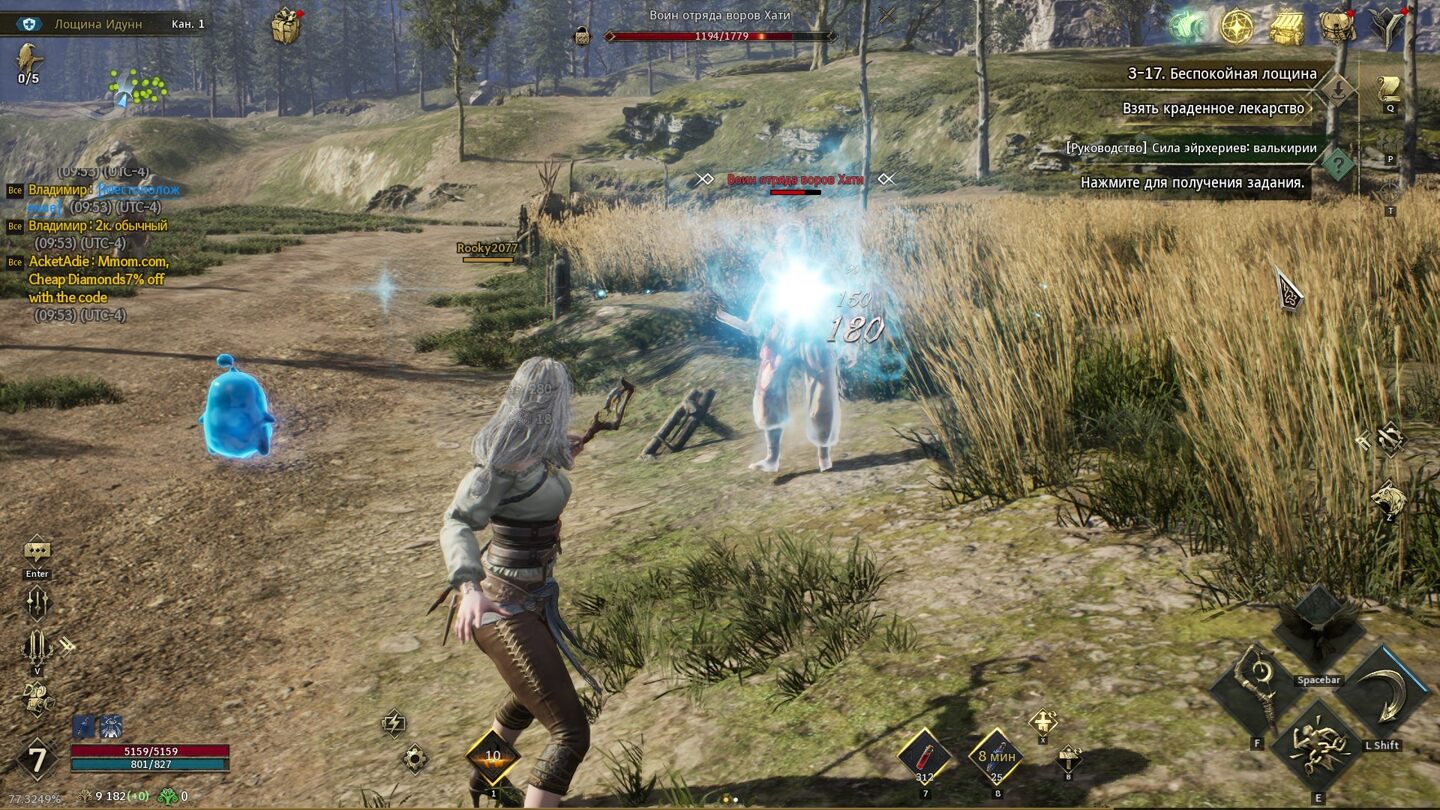Activate the staff basic attack skill
The height and width of the screenshot is (810, 1440).
1254,690
